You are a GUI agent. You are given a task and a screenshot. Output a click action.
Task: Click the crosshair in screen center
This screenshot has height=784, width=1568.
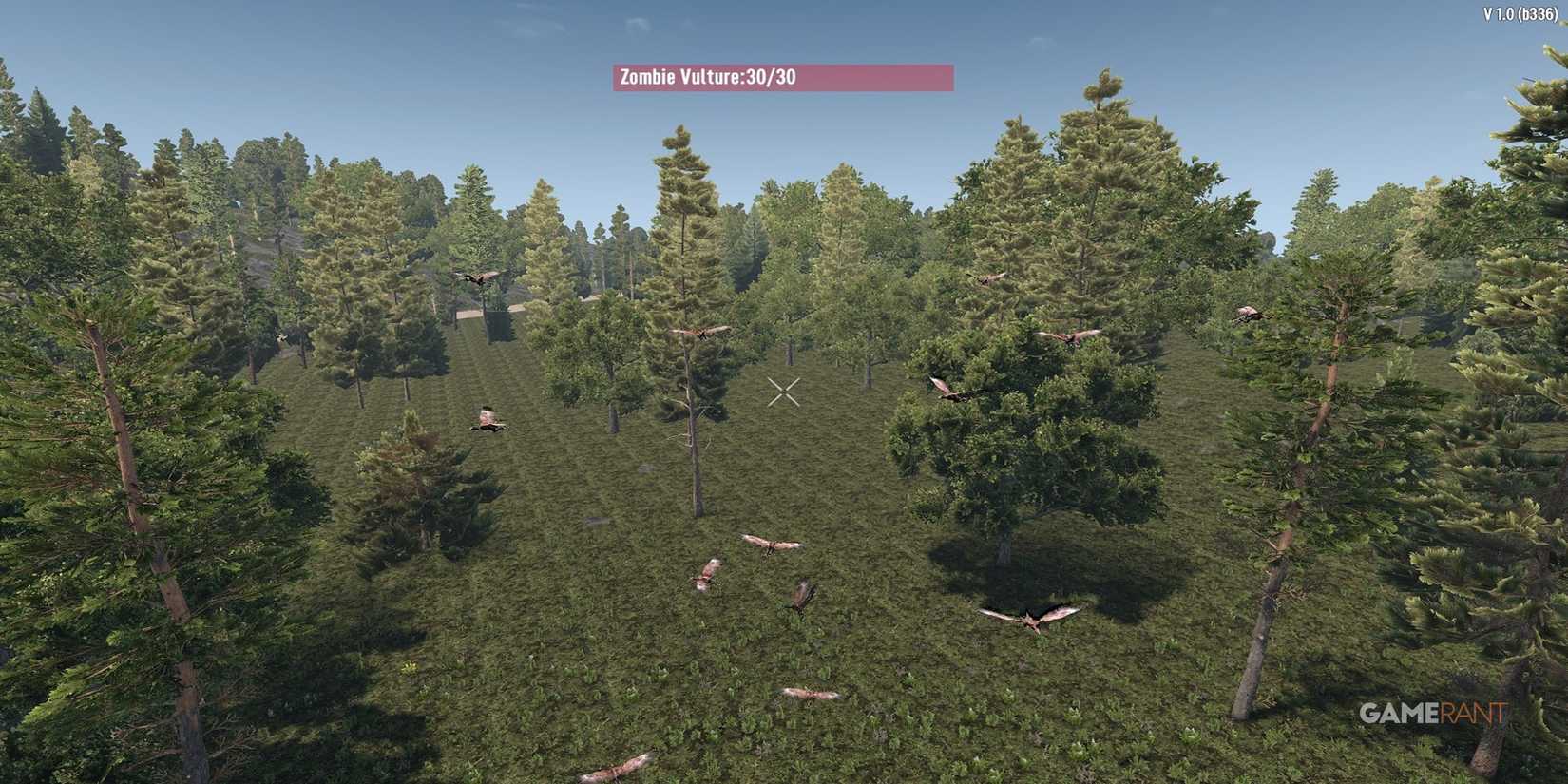click(x=785, y=390)
